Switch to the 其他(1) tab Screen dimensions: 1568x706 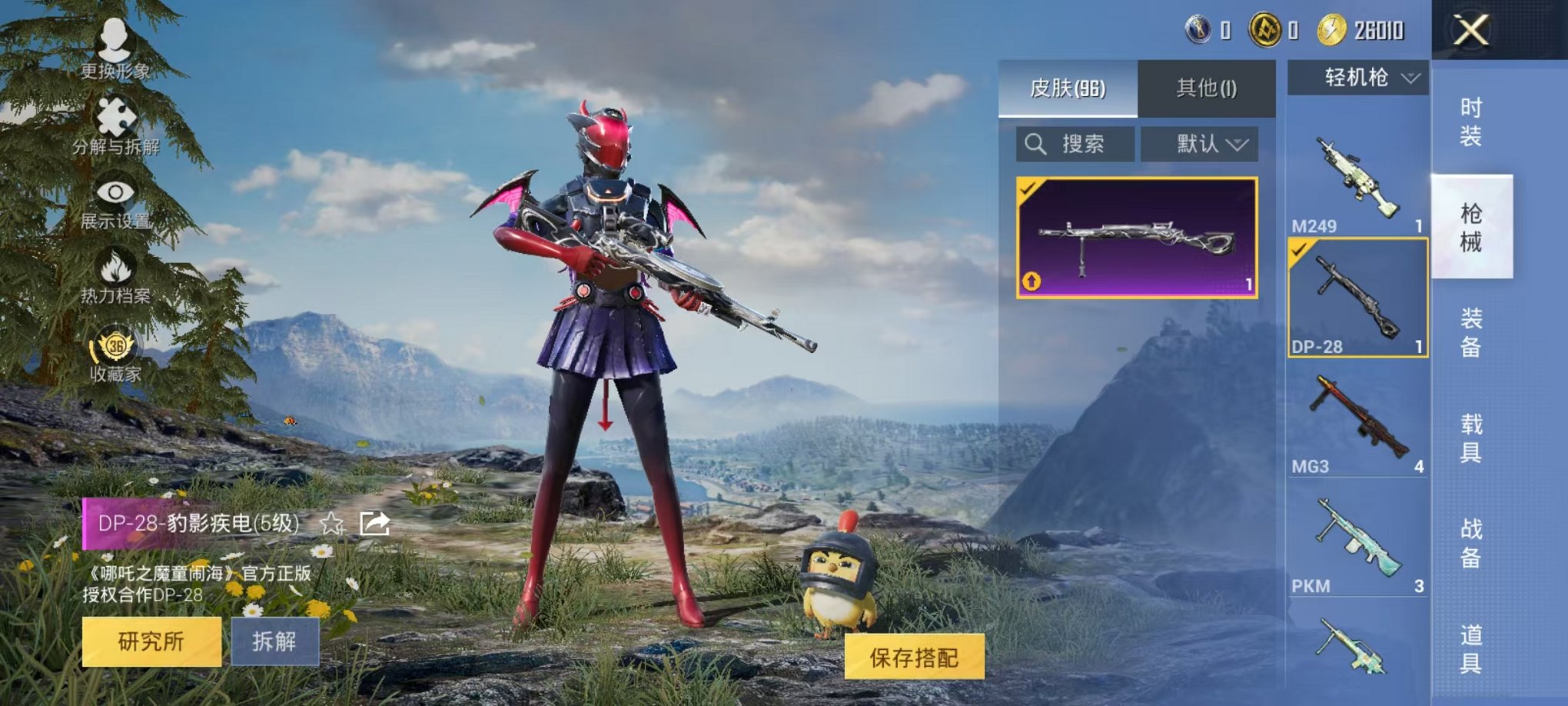tap(1204, 88)
